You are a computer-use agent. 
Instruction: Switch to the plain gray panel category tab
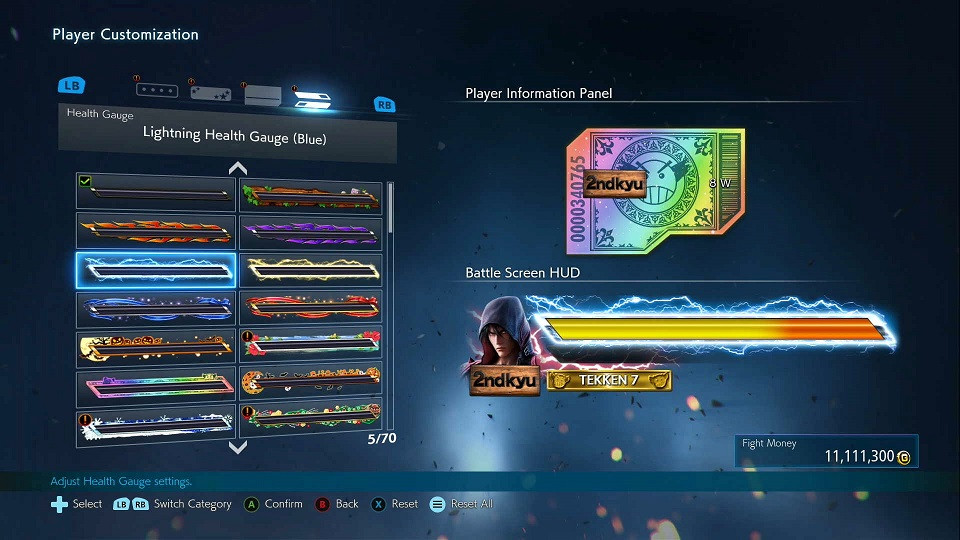[263, 95]
